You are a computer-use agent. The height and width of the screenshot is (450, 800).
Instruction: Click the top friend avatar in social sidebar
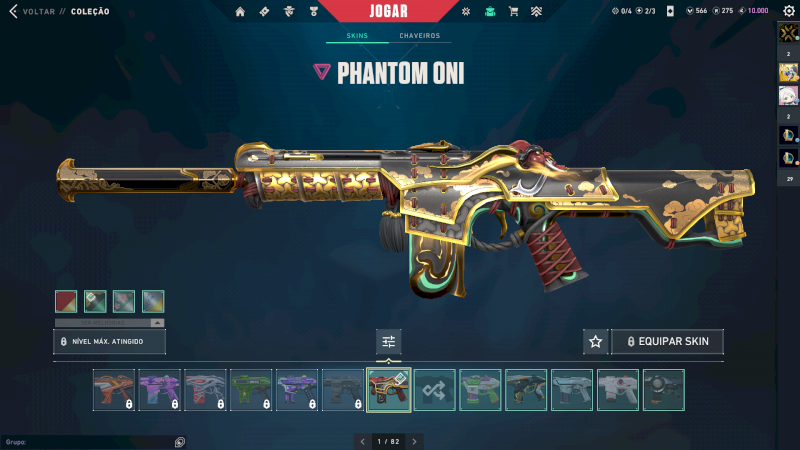[787, 34]
